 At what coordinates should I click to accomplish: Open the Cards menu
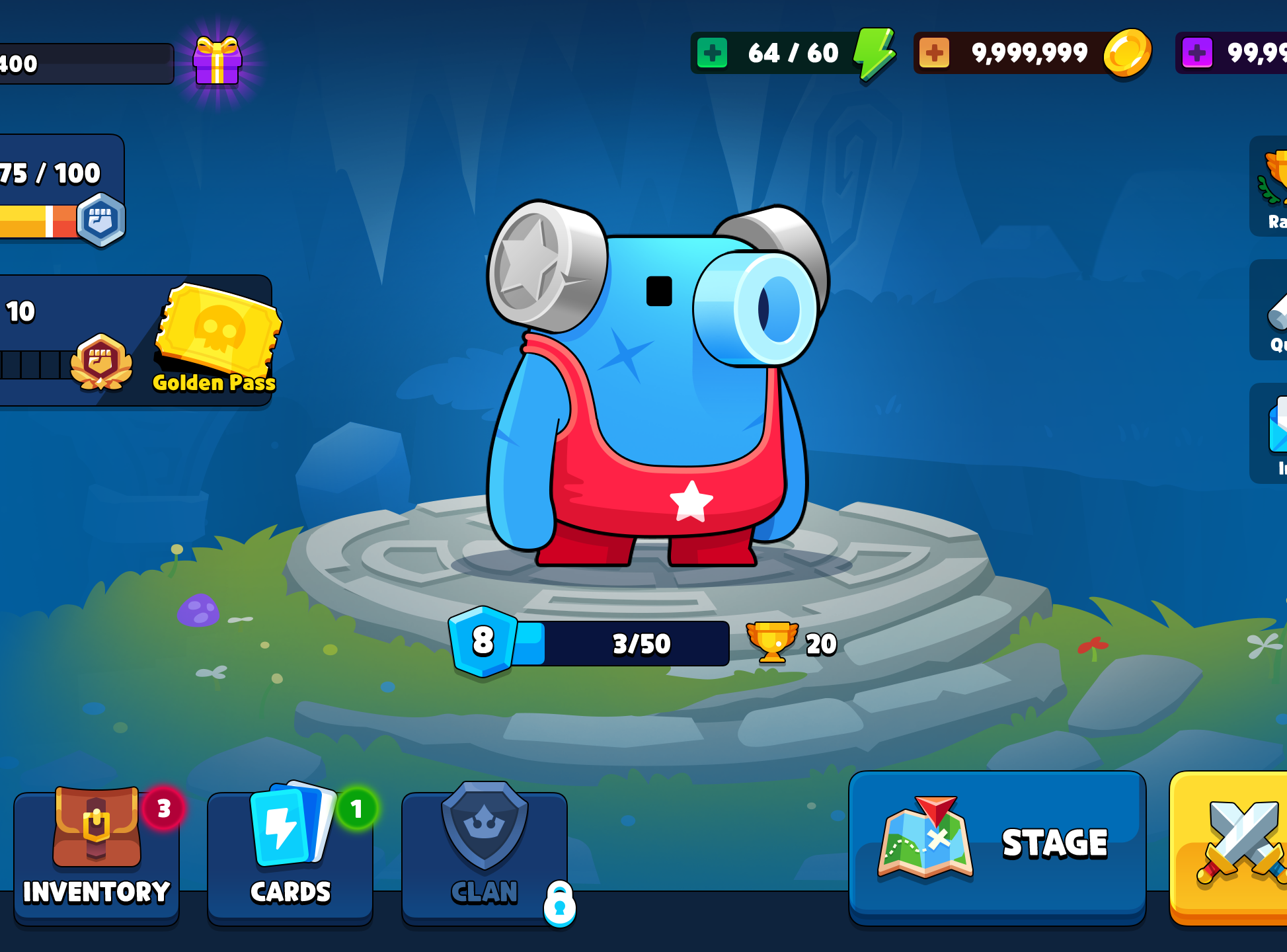pyautogui.click(x=290, y=853)
